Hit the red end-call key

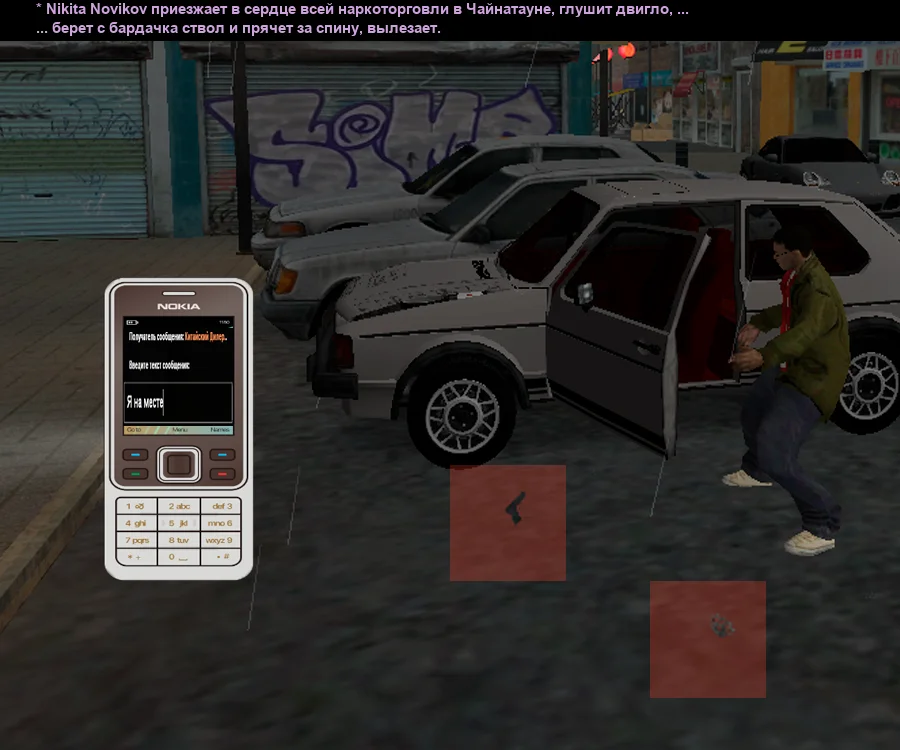coord(224,472)
